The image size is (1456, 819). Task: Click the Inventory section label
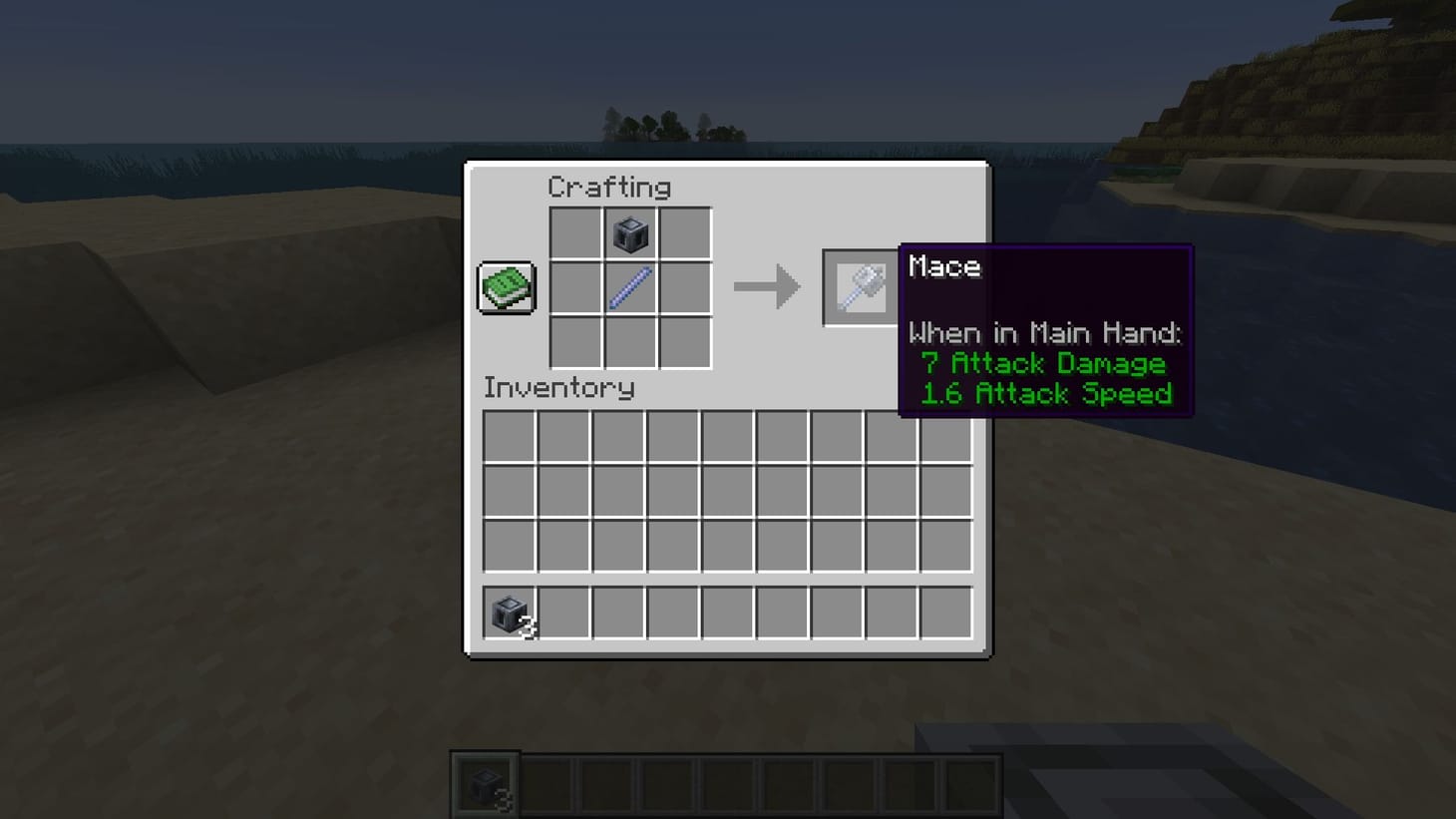tap(559, 388)
